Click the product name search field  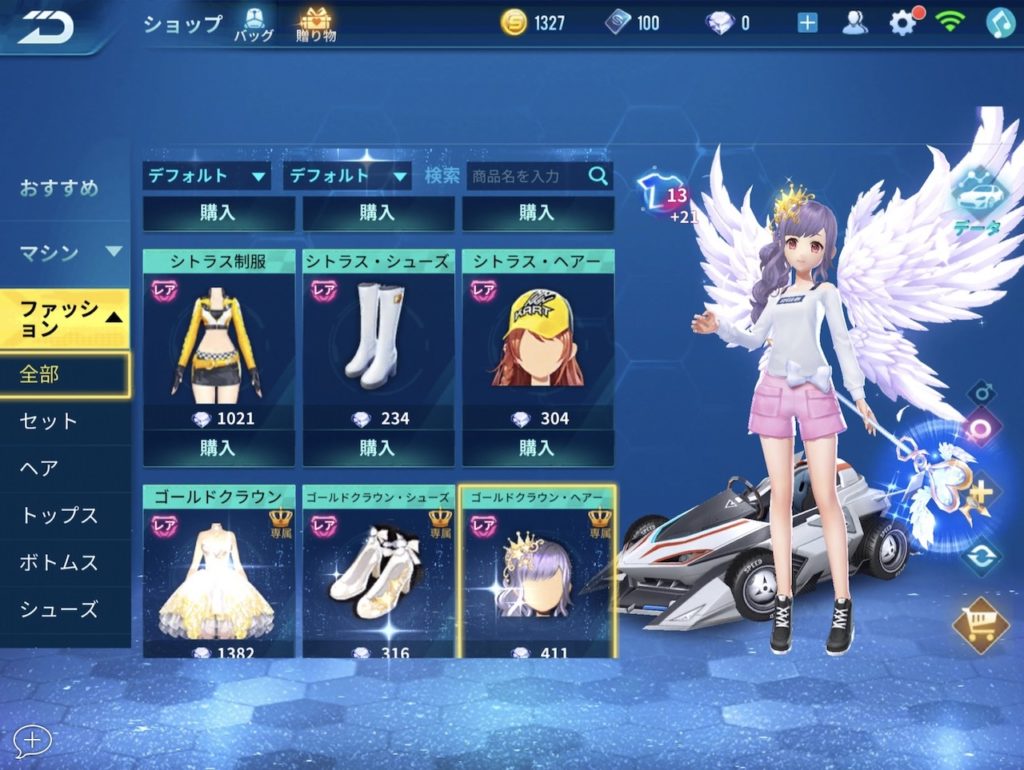coord(528,176)
